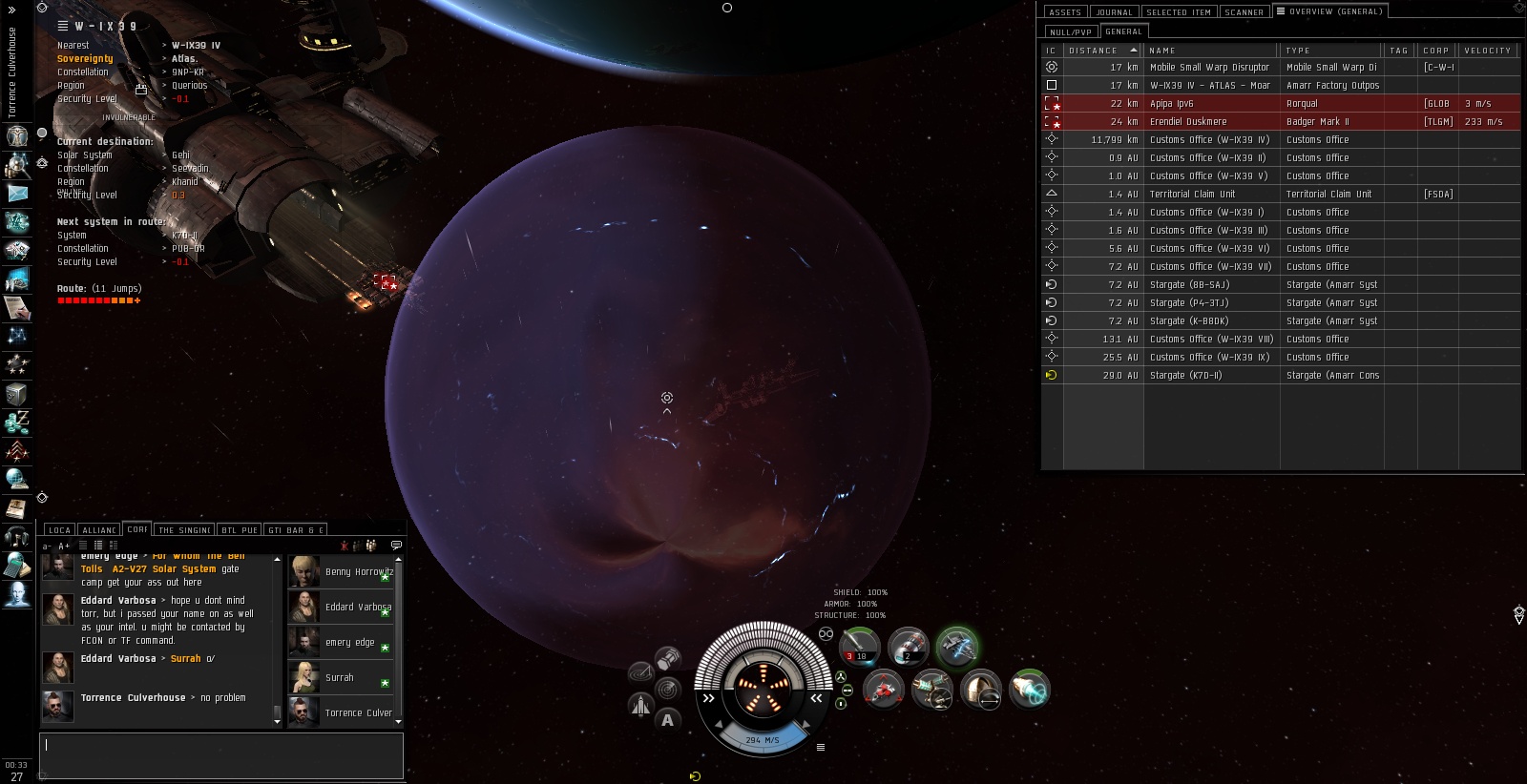Toggle the autopilot A button

point(667,720)
